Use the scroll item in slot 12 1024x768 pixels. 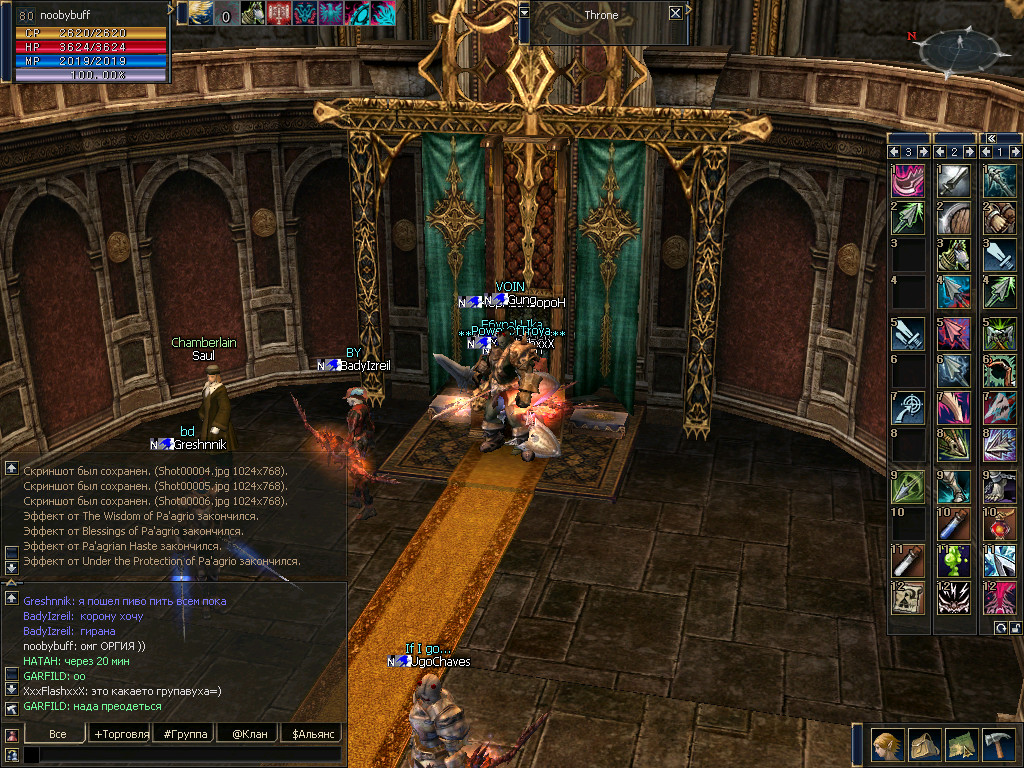(x=908, y=599)
